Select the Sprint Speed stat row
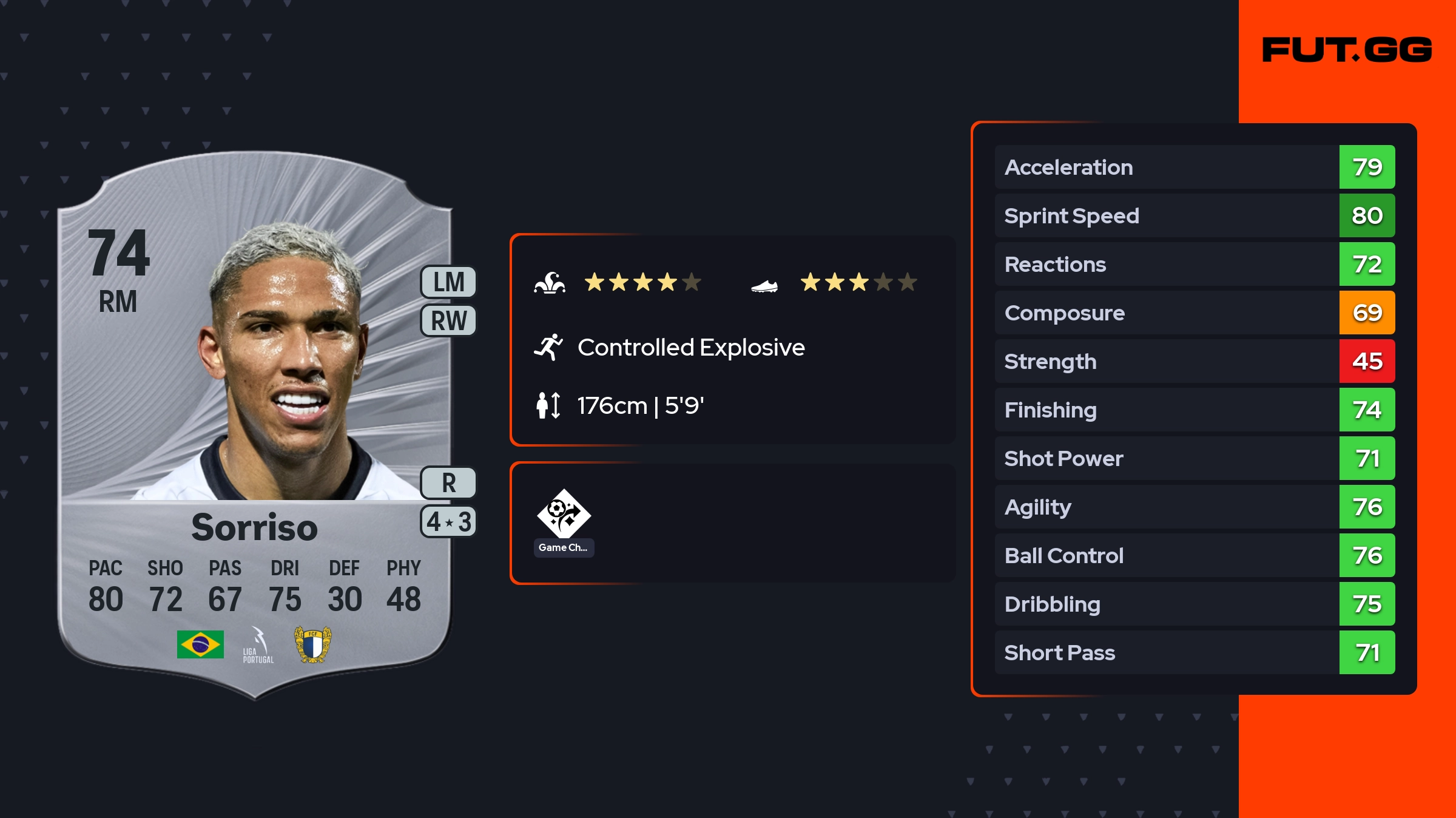The width and height of the screenshot is (1456, 818). tap(1195, 215)
